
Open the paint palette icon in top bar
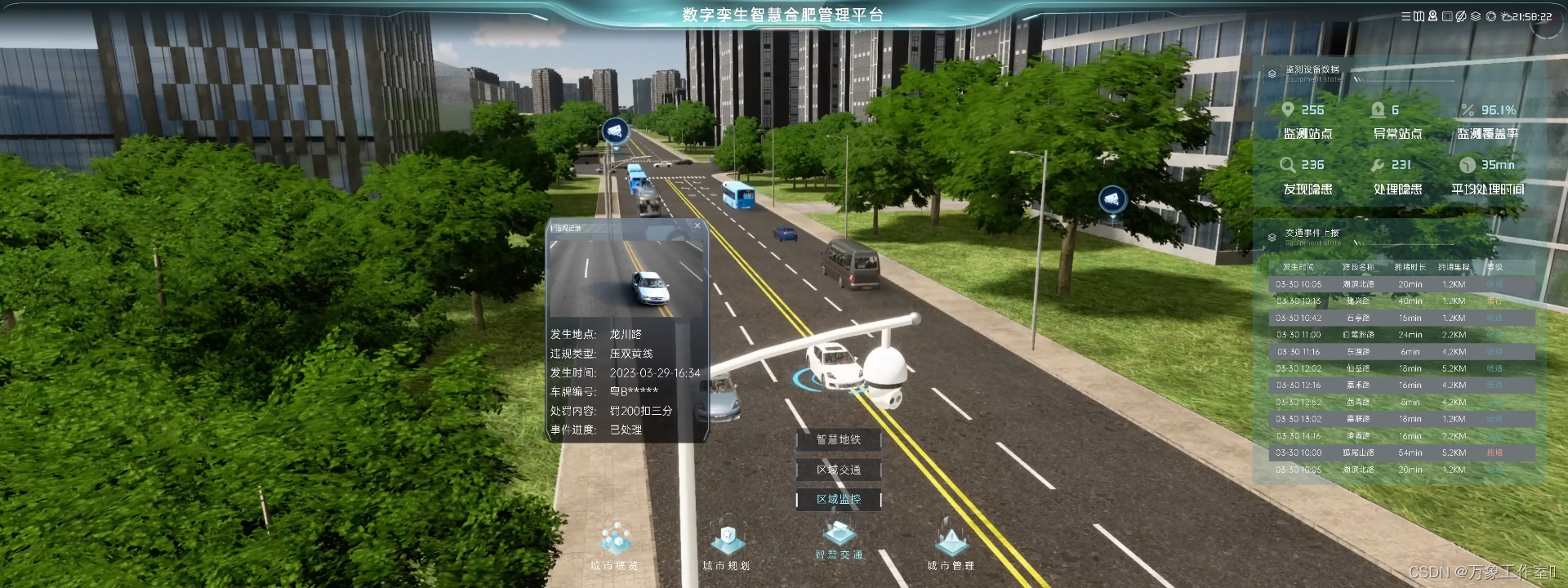click(1461, 16)
